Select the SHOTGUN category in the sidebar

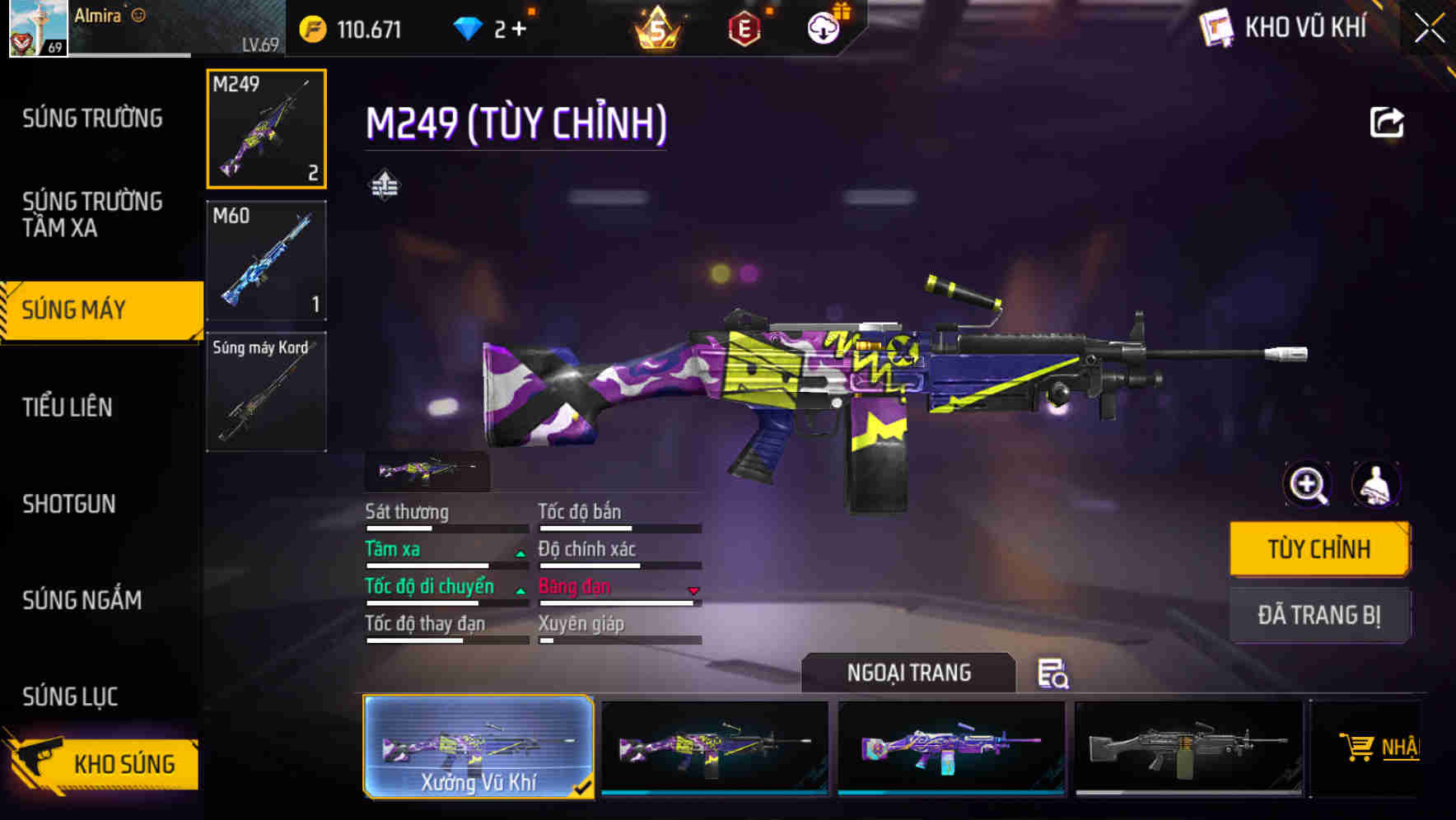click(x=69, y=504)
